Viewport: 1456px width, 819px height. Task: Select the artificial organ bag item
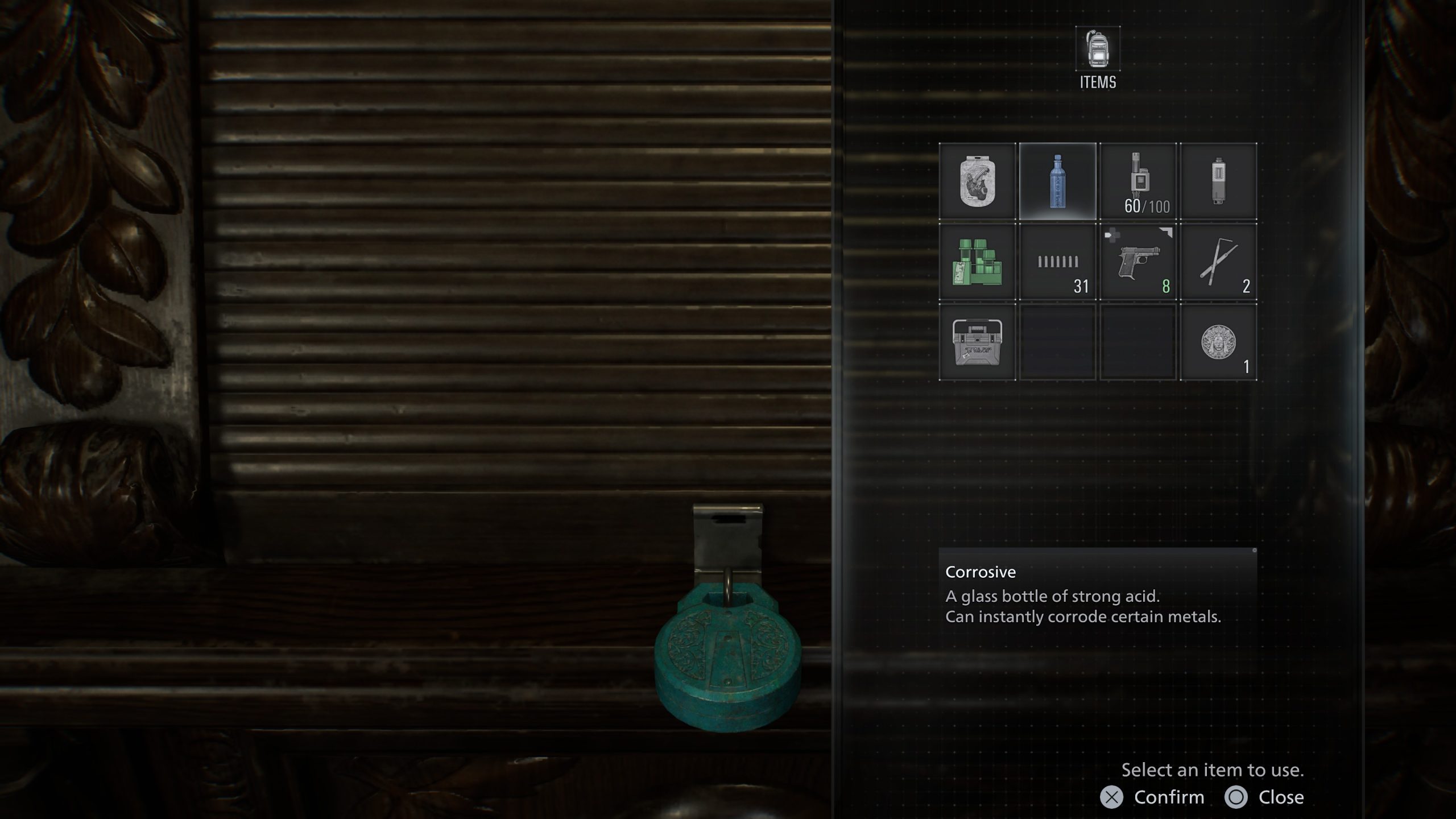(978, 180)
